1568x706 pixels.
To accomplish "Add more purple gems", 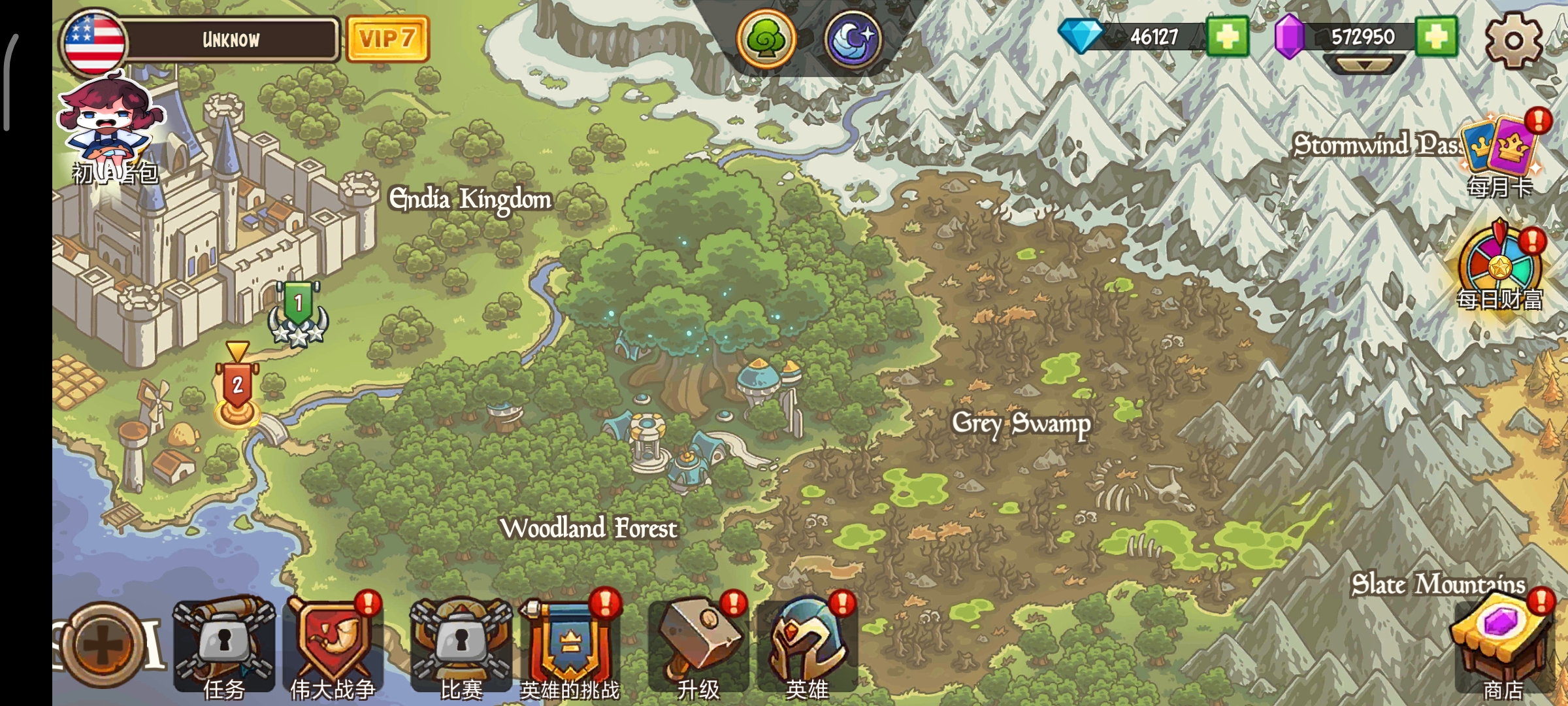I will point(1436,37).
